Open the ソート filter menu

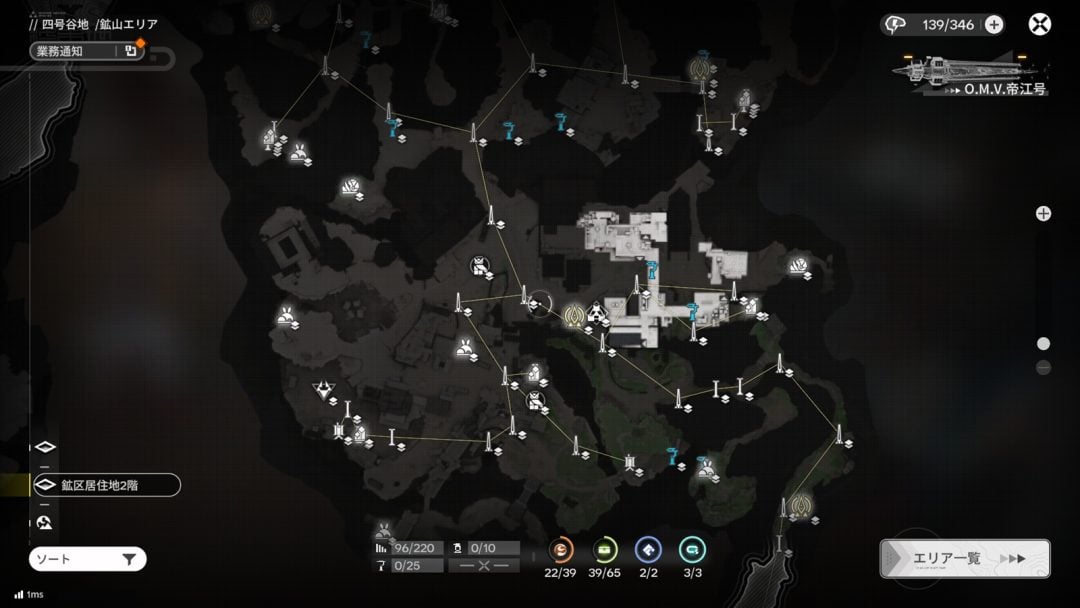[88, 559]
